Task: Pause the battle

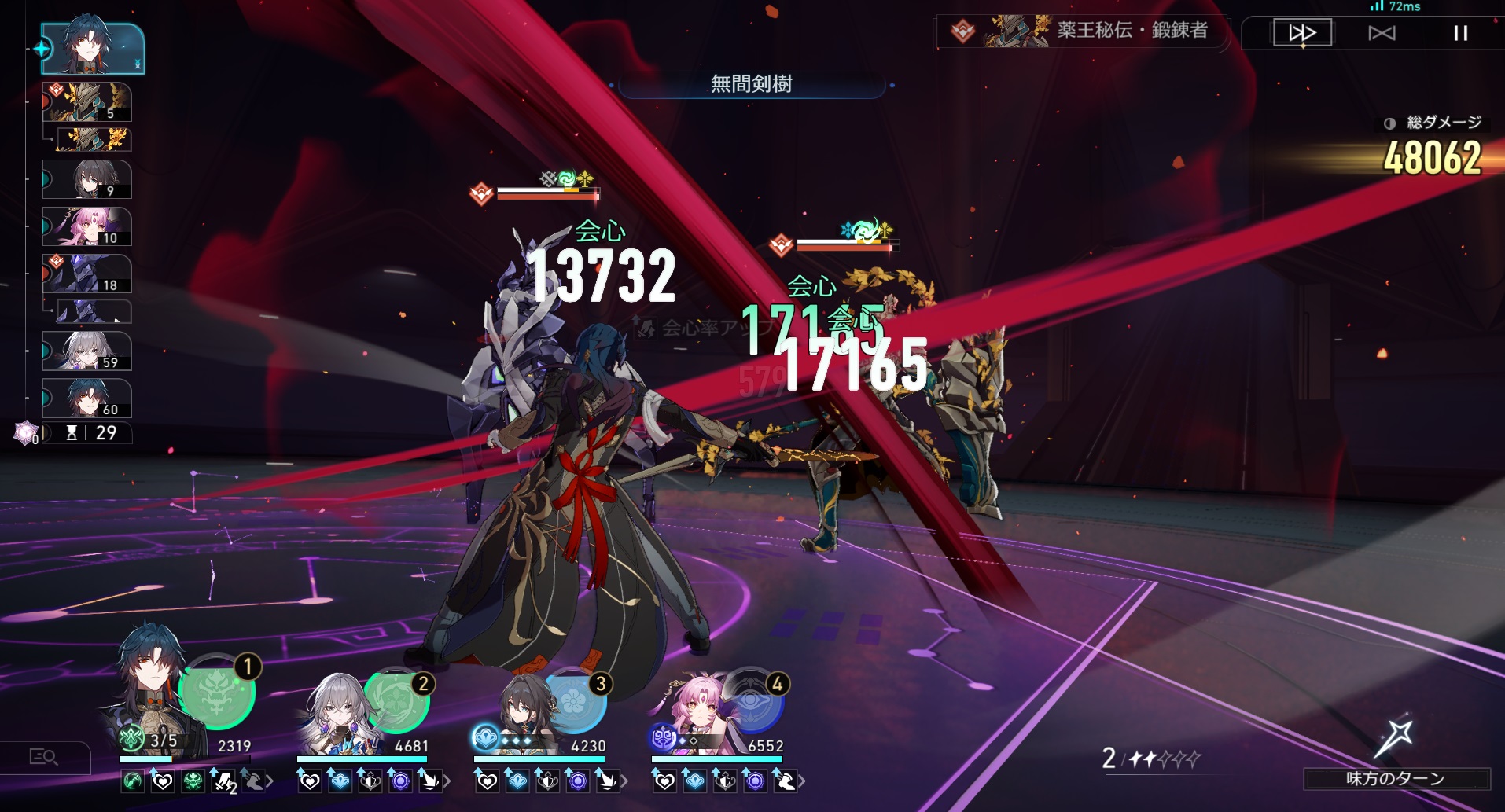Action: pos(1460,33)
